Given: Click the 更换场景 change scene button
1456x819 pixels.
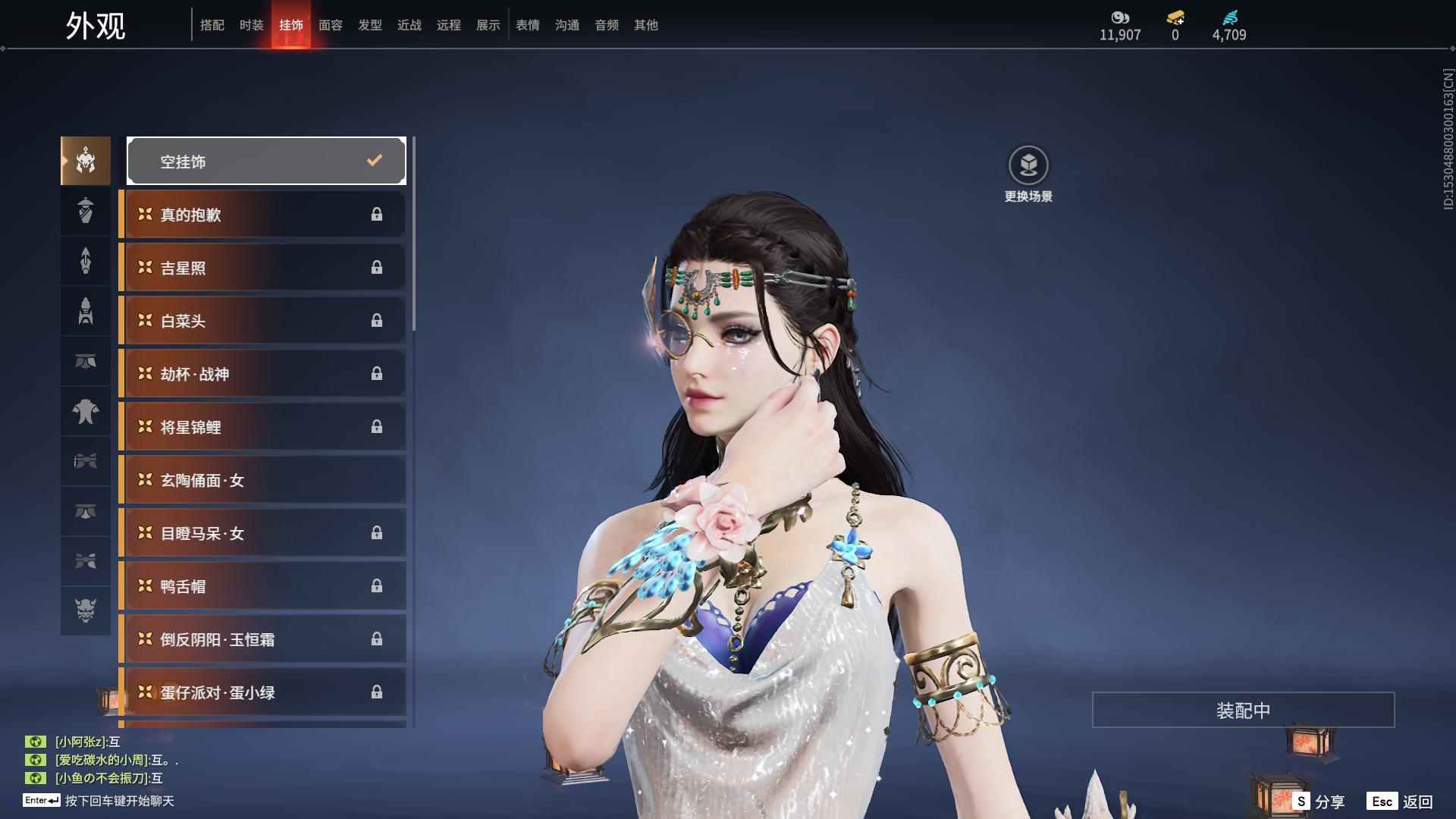Looking at the screenshot, I should 1028,174.
